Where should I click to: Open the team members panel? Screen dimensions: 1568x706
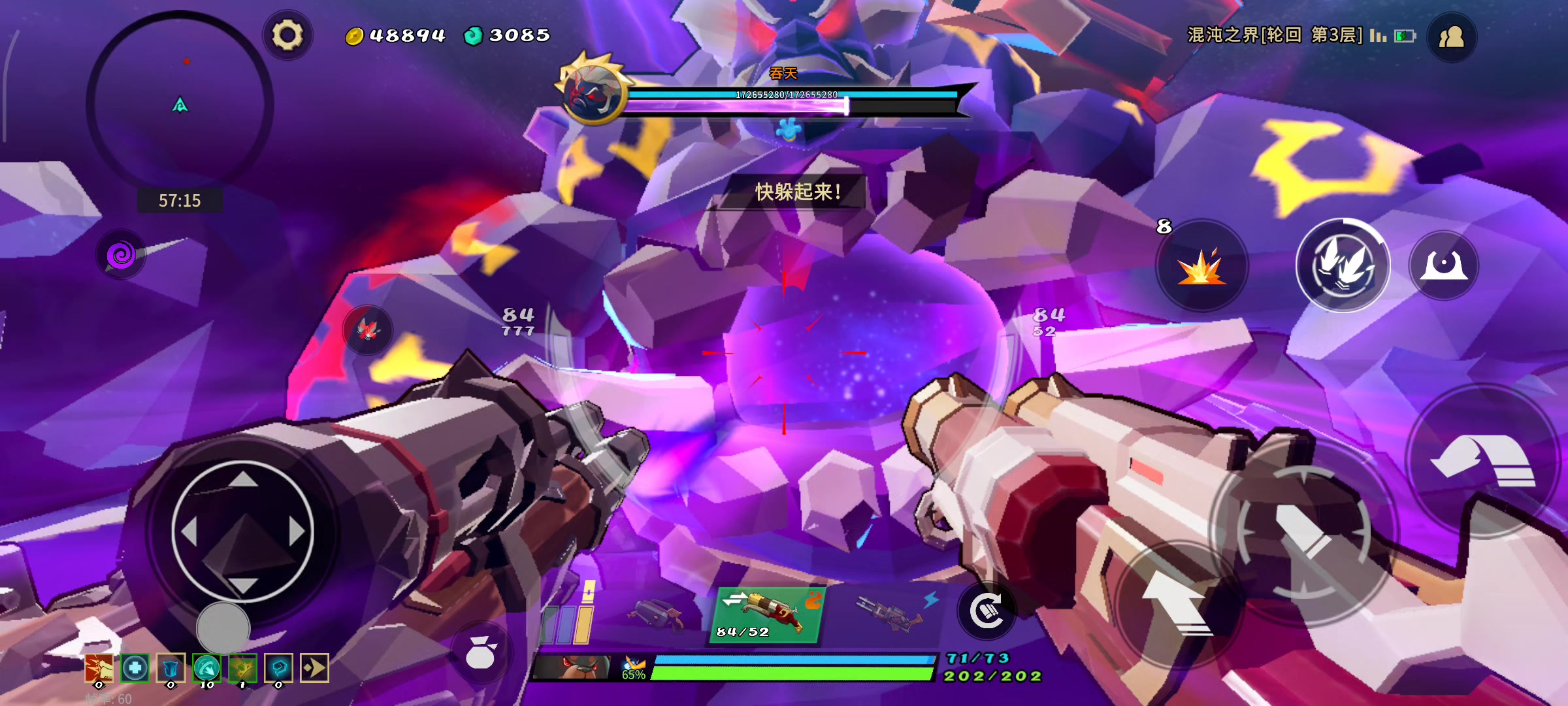click(x=1451, y=37)
